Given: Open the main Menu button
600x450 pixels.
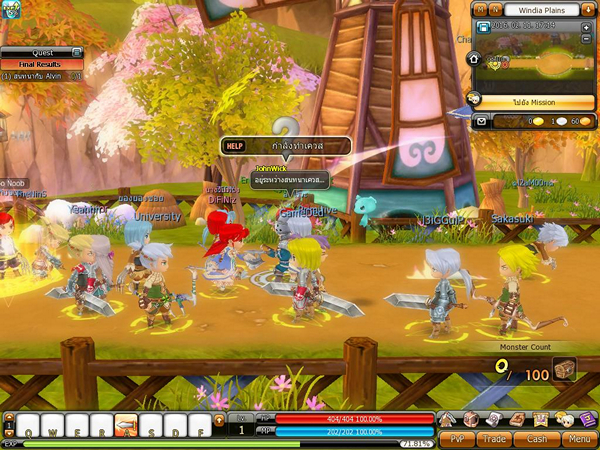Looking at the screenshot, I should coord(578,438).
